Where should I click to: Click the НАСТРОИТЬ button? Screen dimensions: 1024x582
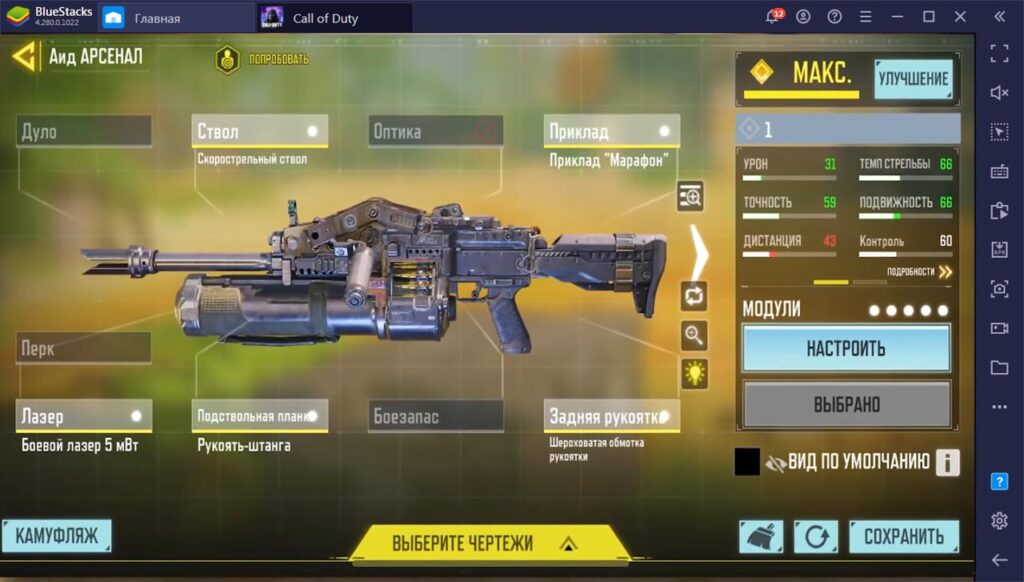(x=846, y=349)
